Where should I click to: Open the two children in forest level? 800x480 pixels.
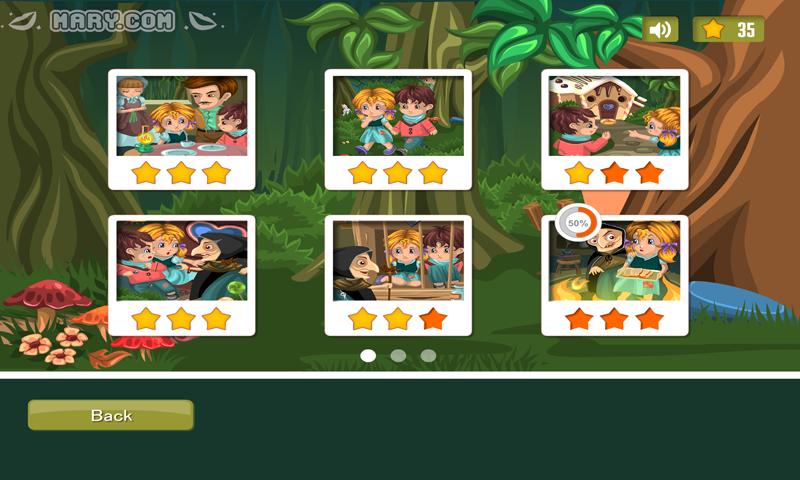coord(398,117)
